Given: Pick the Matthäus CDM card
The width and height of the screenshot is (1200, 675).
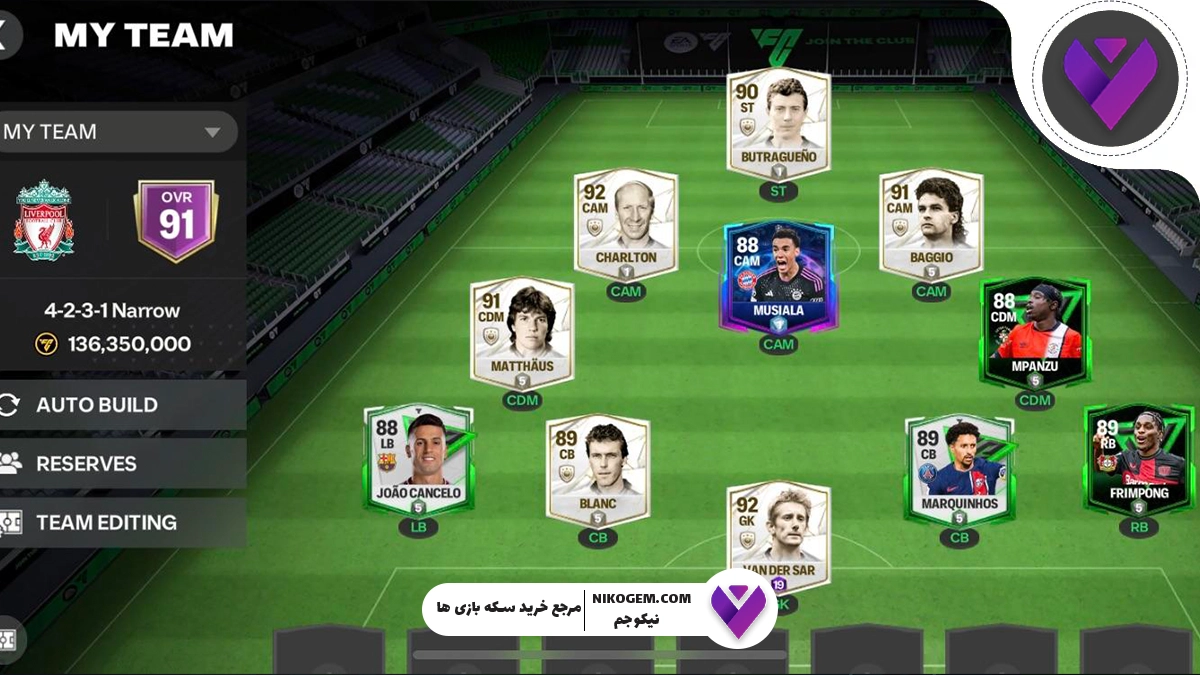Looking at the screenshot, I should (522, 333).
